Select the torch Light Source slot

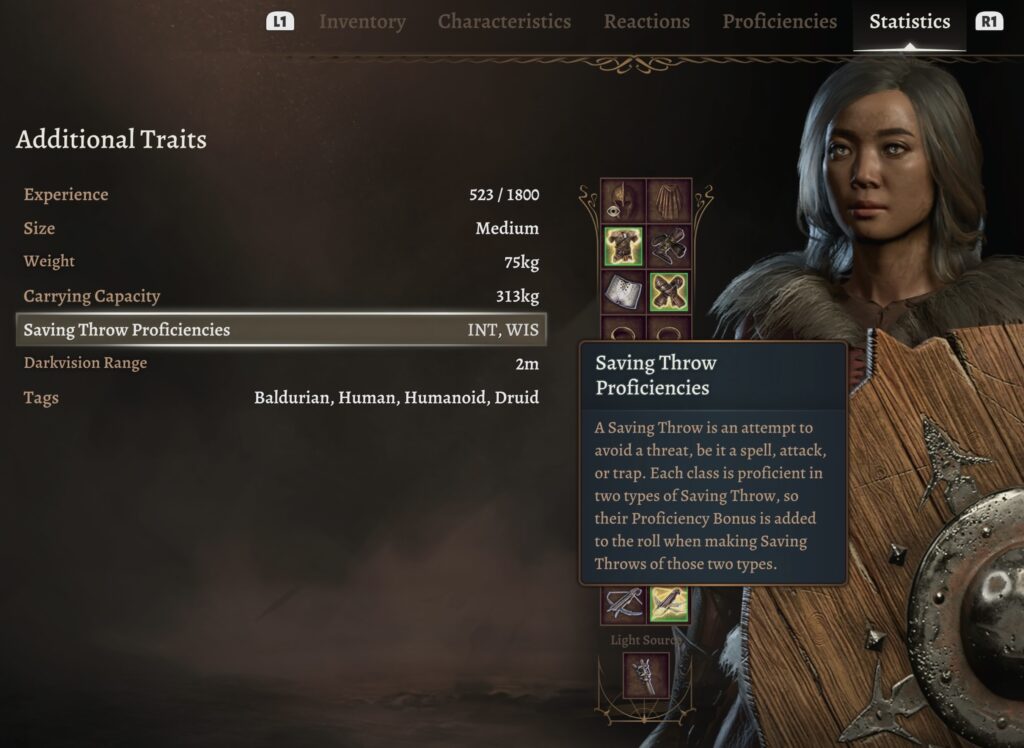(645, 675)
